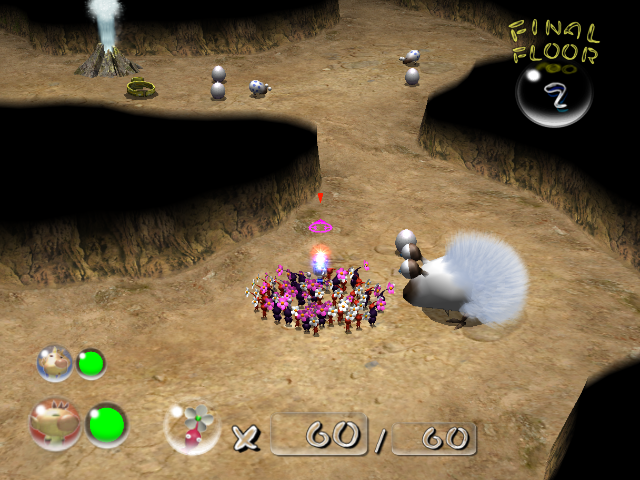Switch to Louie's small captain portrait
The image size is (640, 480).
click(54, 361)
